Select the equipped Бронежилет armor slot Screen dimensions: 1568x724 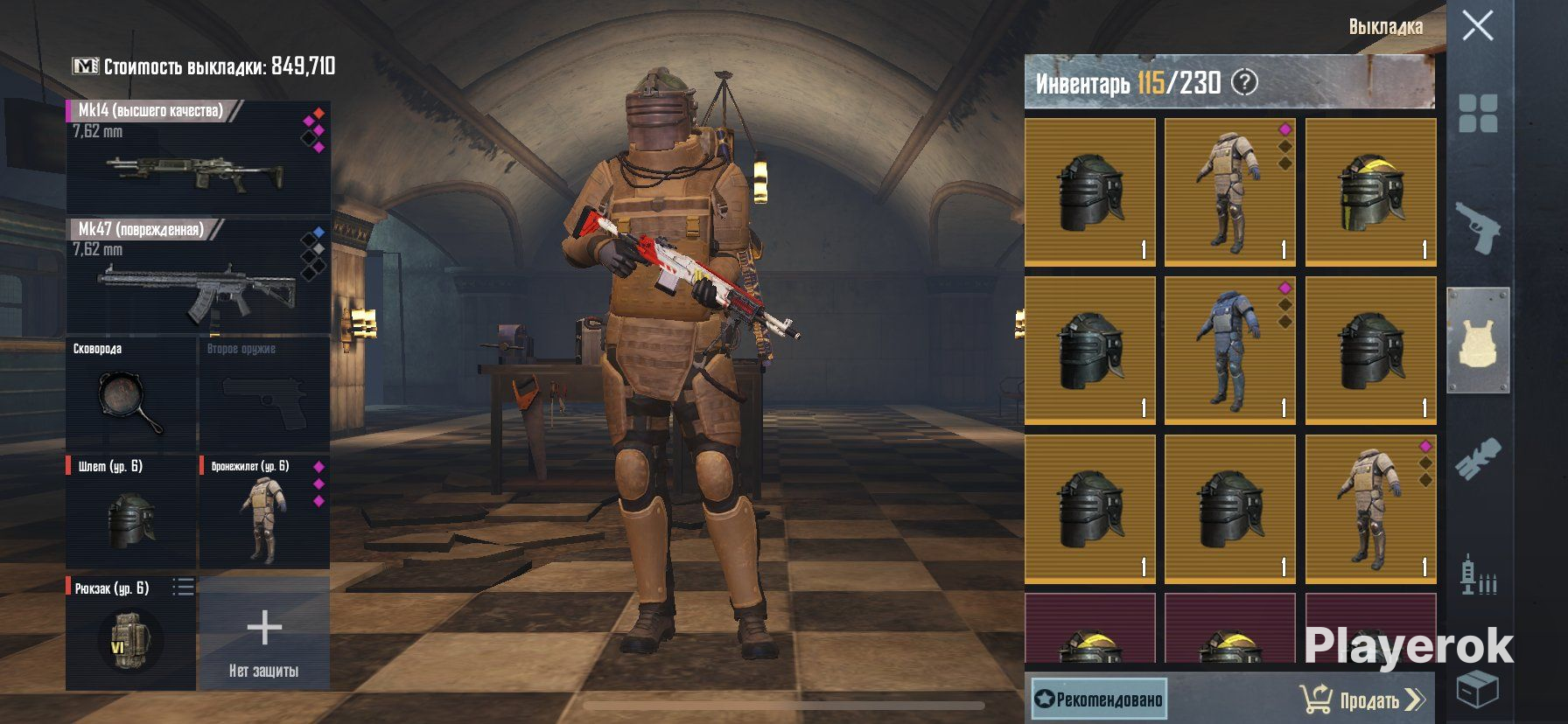pos(264,512)
